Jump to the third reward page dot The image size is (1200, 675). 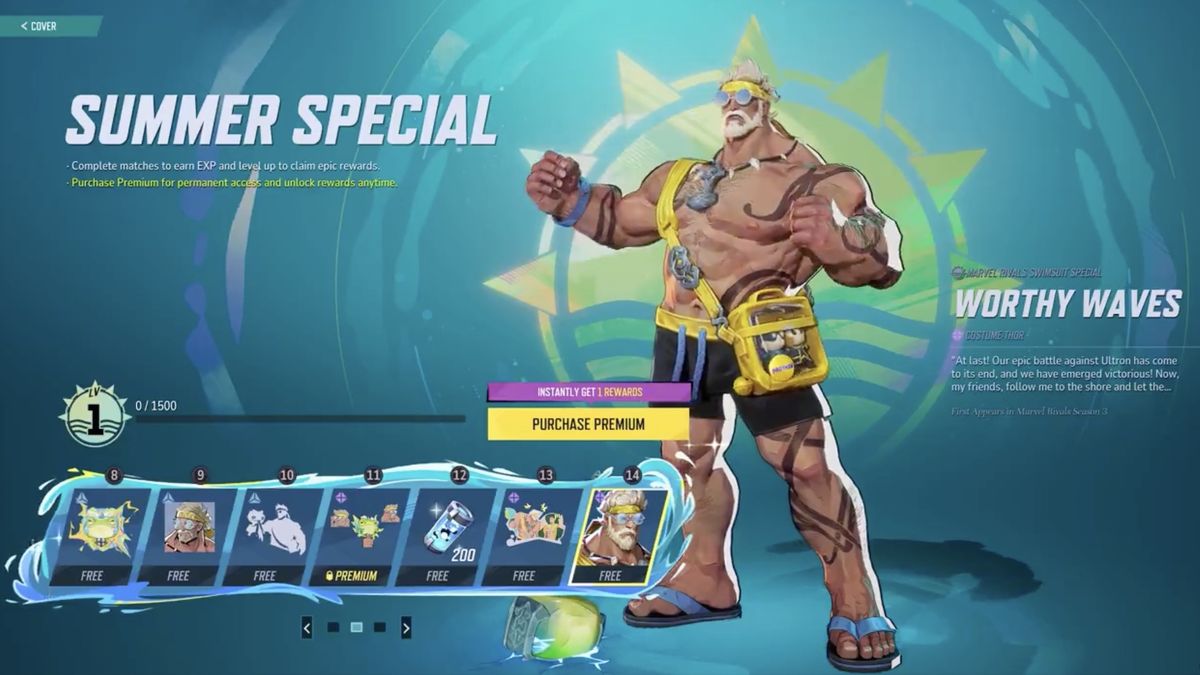click(380, 628)
